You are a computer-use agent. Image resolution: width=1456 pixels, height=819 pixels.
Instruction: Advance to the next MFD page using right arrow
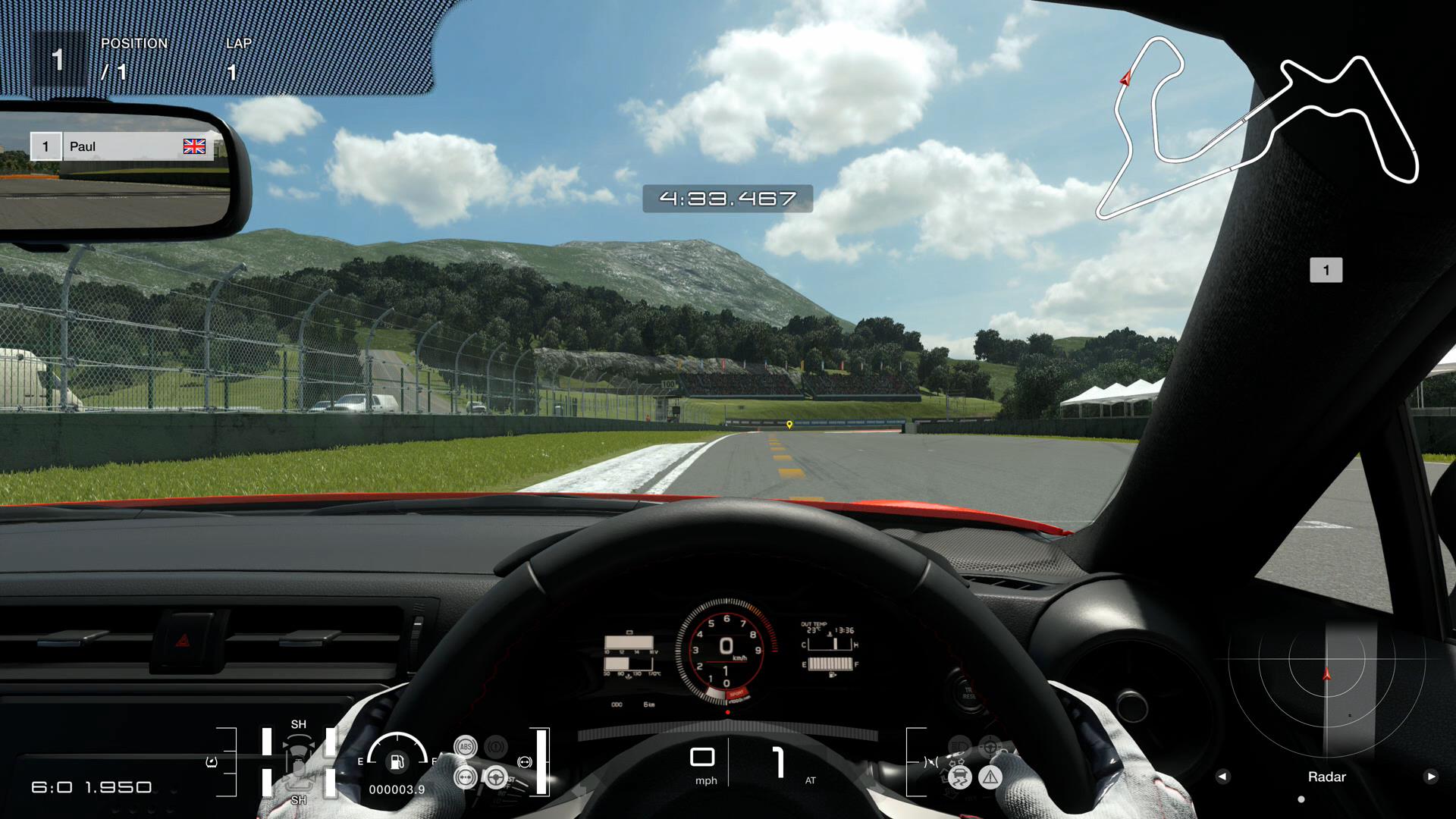point(1431,777)
